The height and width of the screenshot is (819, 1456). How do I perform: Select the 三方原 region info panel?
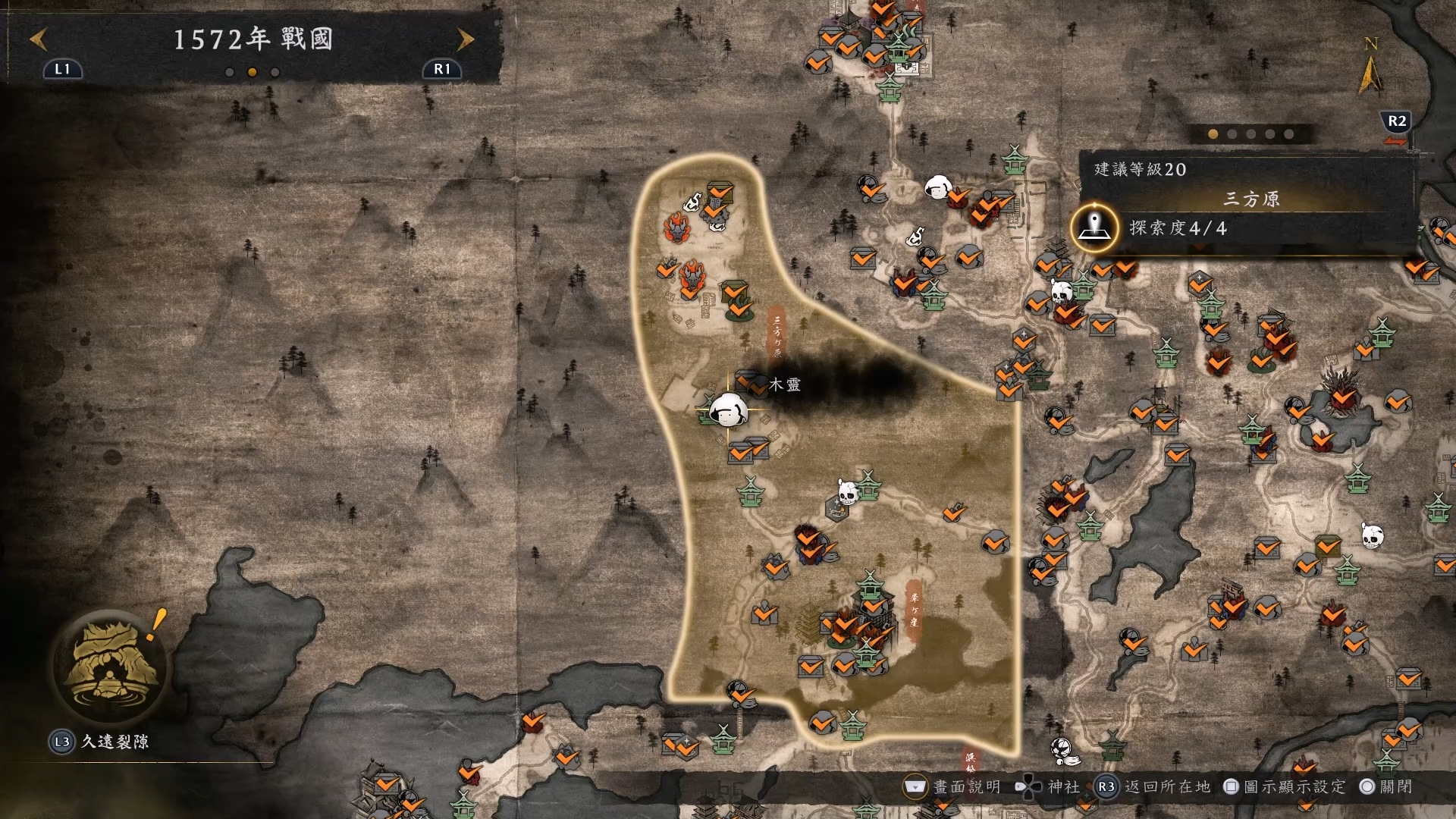1250,199
